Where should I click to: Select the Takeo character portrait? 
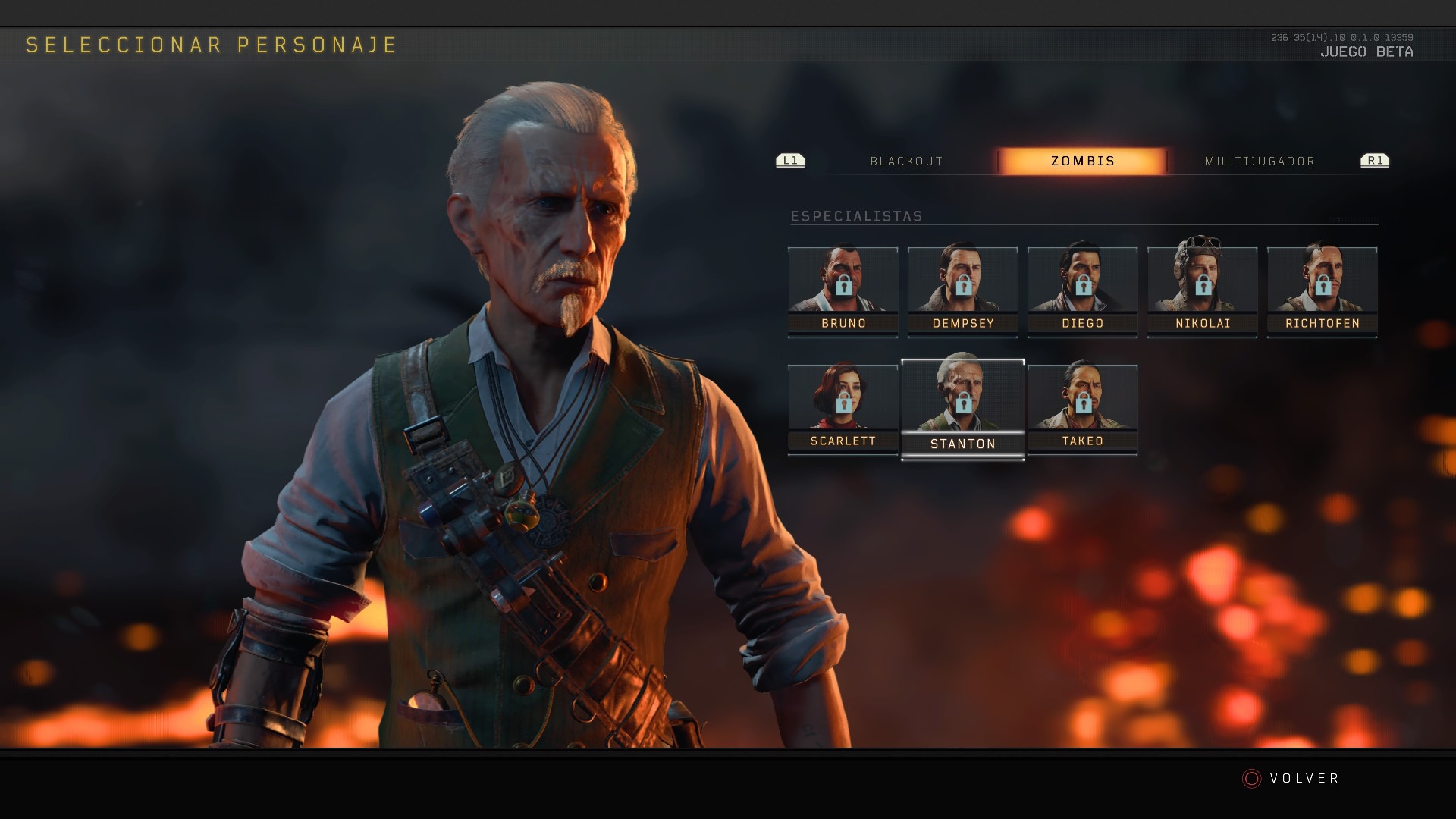click(x=1083, y=409)
